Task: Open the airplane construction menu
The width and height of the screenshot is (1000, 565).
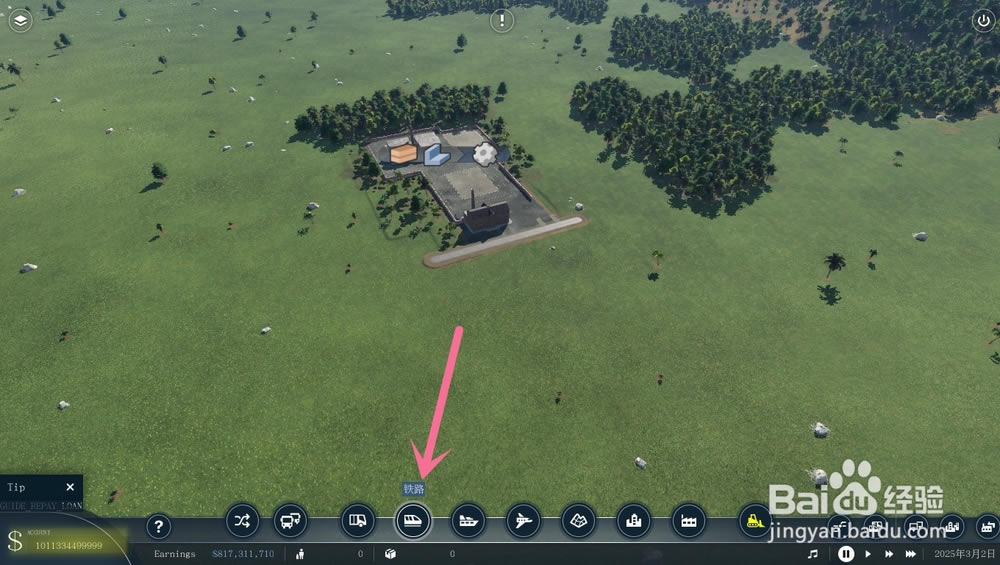Action: [x=523, y=520]
